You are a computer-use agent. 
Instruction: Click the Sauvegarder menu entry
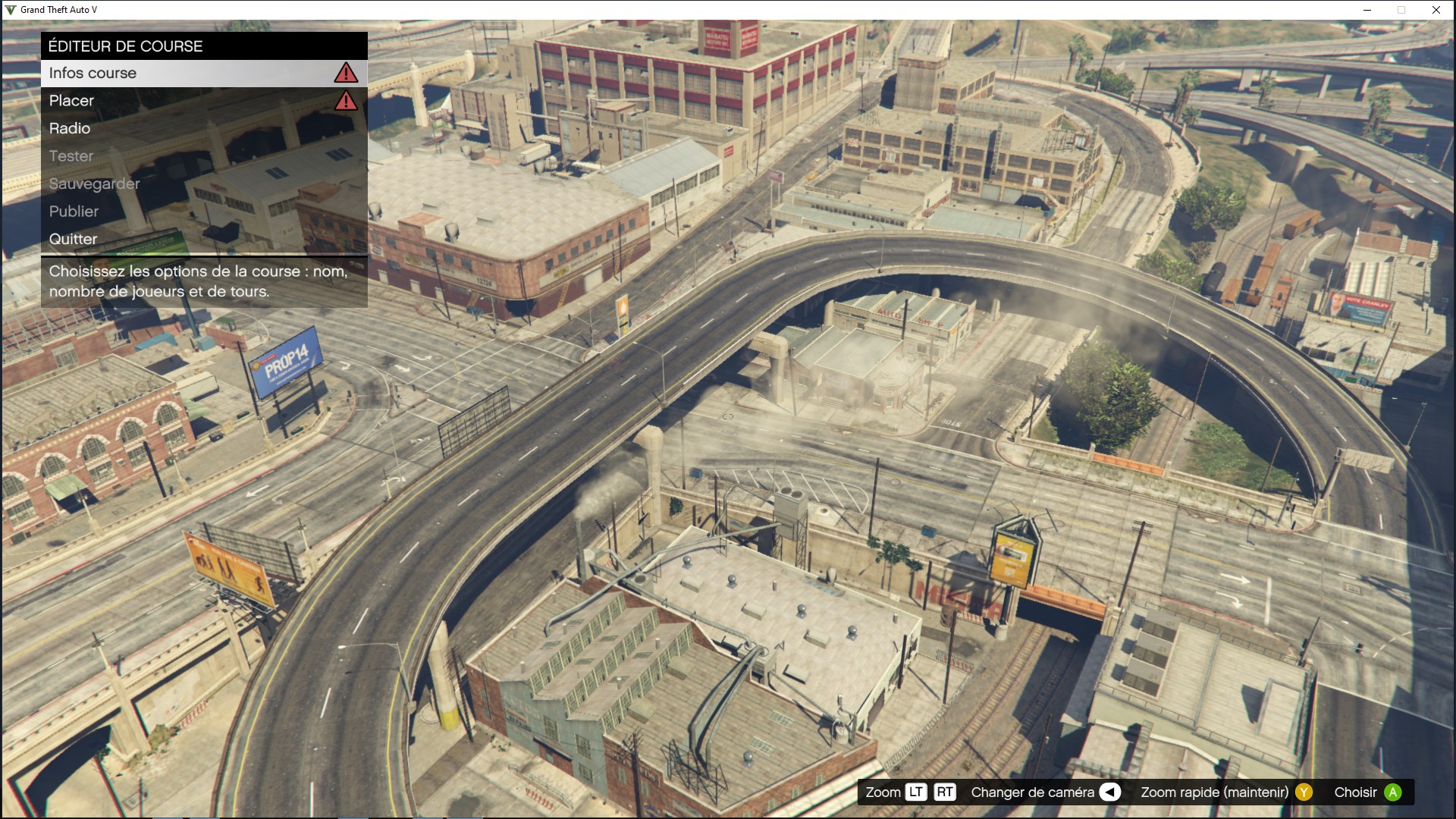(x=94, y=184)
